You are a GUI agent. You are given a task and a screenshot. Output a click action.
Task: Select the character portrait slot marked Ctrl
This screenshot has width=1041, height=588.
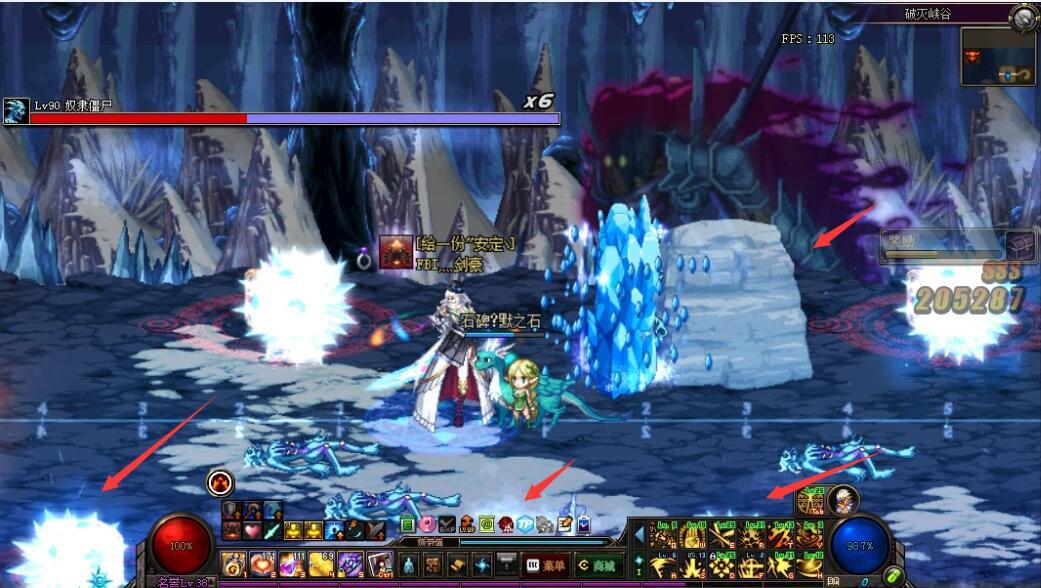pos(379,564)
